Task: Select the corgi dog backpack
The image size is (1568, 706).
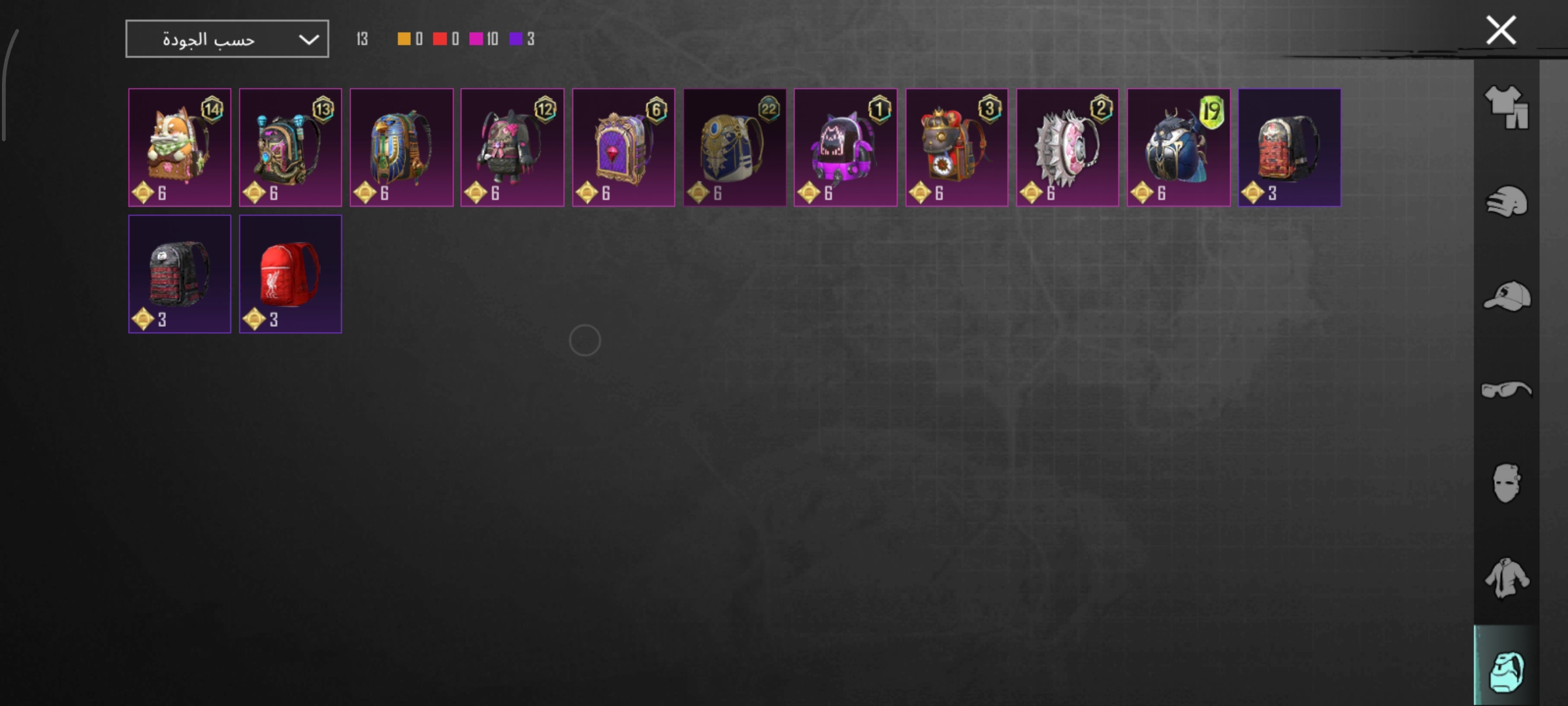Action: pyautogui.click(x=180, y=148)
